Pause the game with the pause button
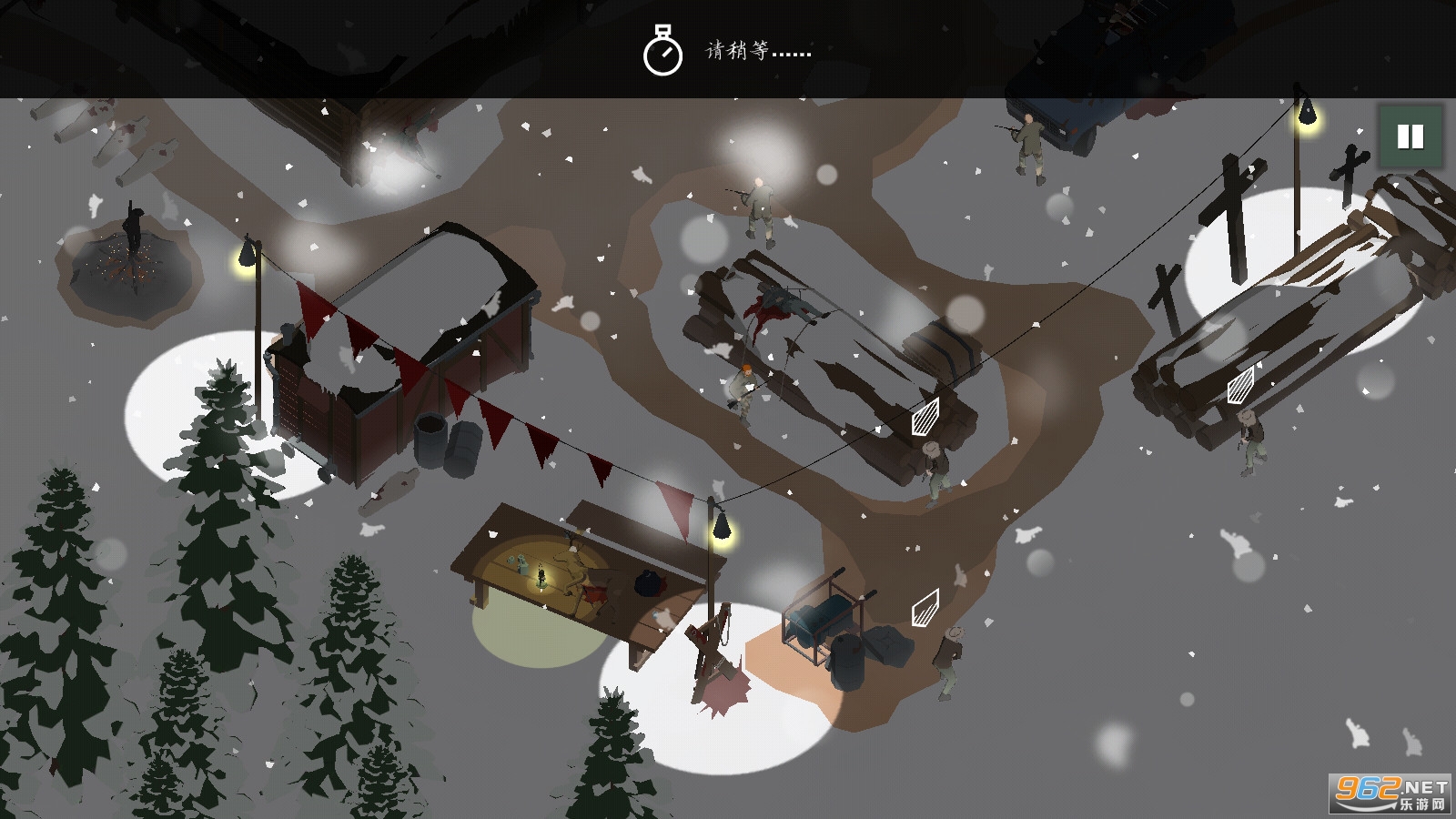The height and width of the screenshot is (819, 1456). coord(1410,136)
